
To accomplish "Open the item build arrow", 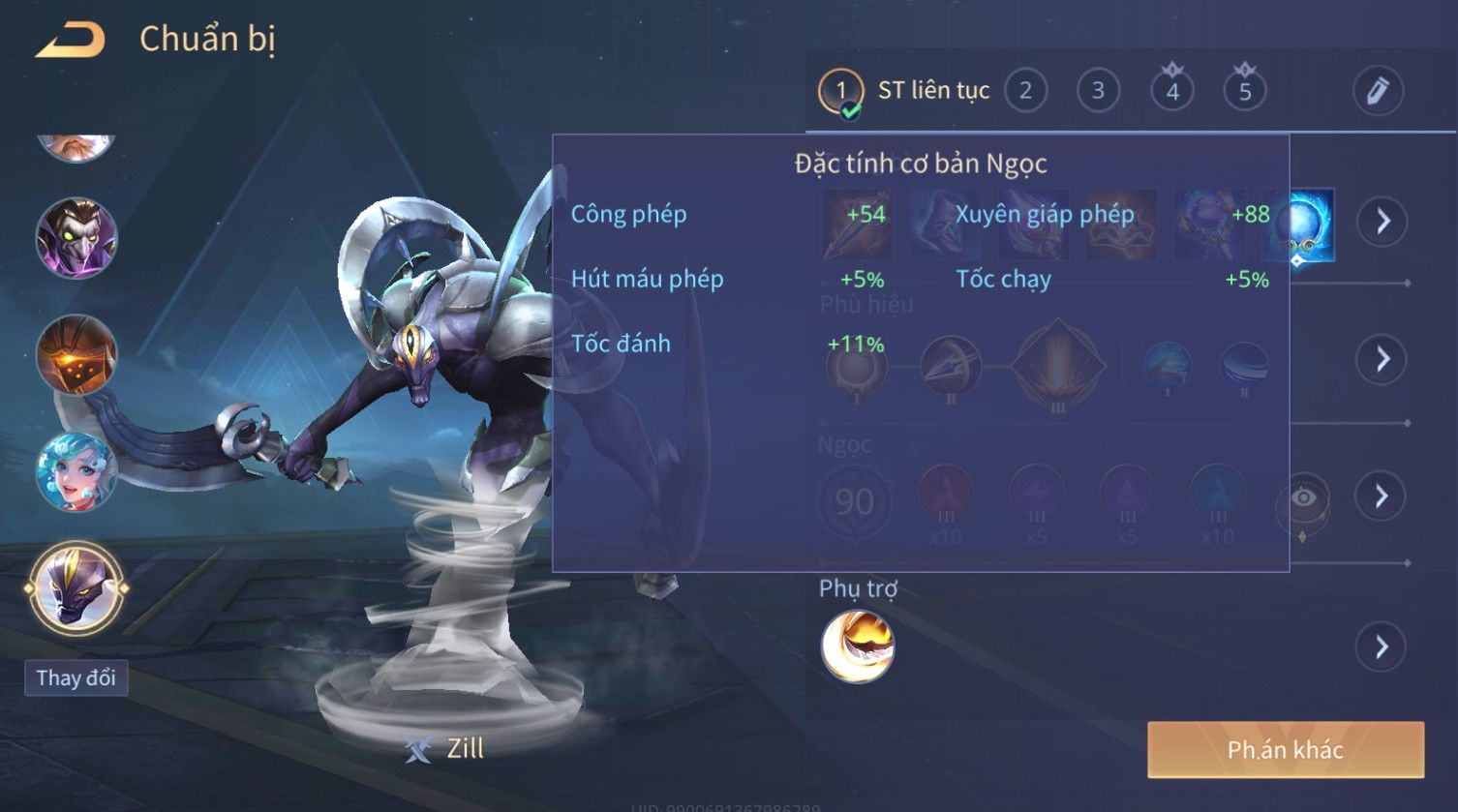I will tap(1382, 222).
